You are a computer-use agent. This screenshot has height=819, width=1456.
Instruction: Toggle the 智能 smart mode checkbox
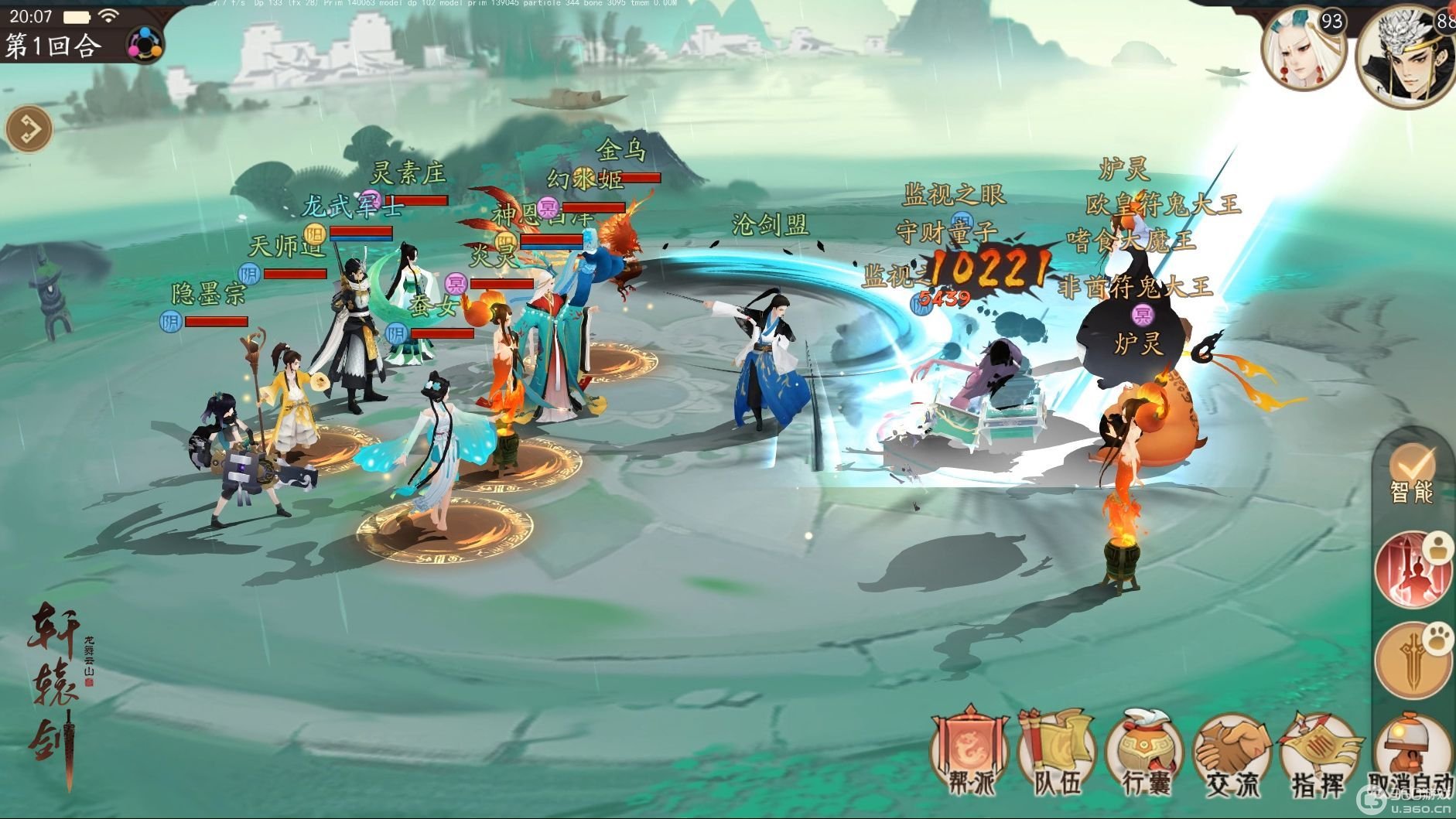click(x=1412, y=473)
